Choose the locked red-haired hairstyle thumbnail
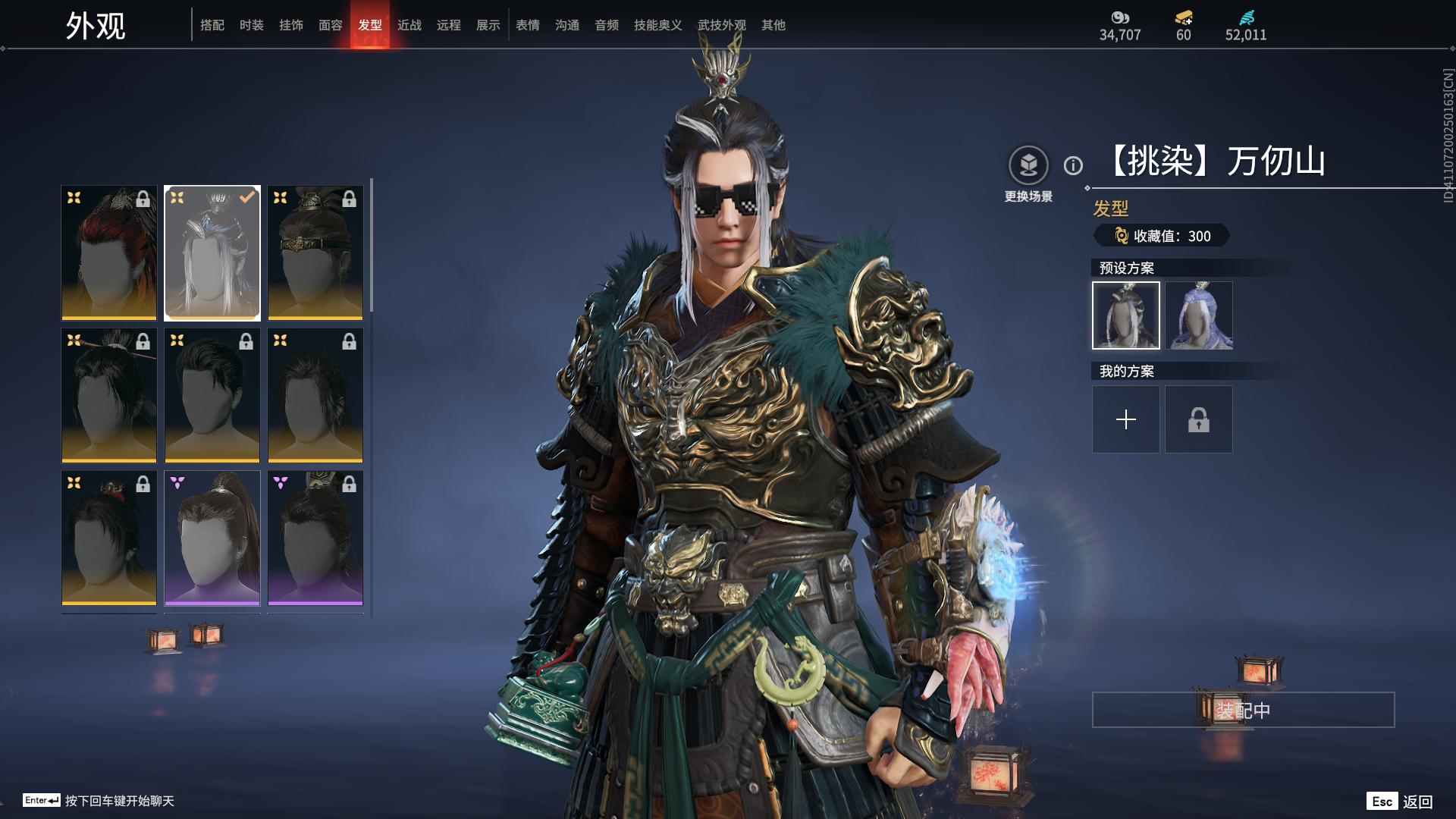Viewport: 1456px width, 819px height. [108, 253]
